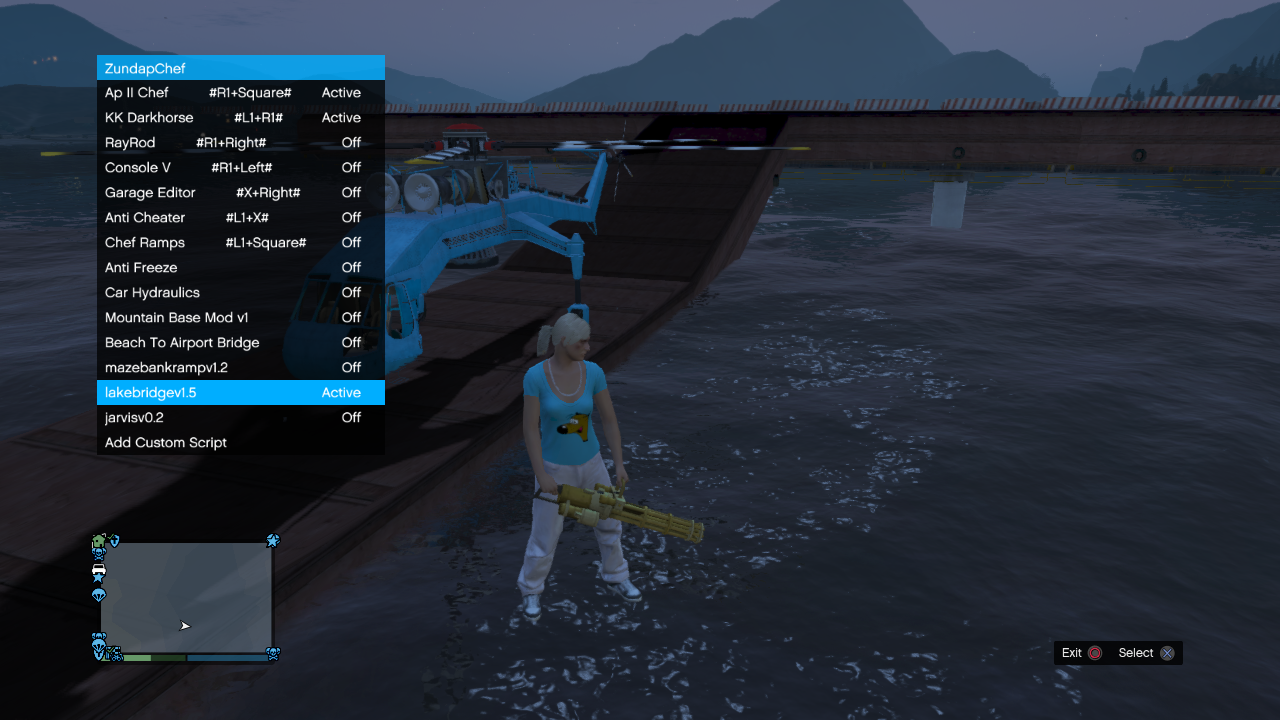This screenshot has height=720, width=1280.
Task: Open the Garage Editor menu entry
Action: (x=240, y=192)
